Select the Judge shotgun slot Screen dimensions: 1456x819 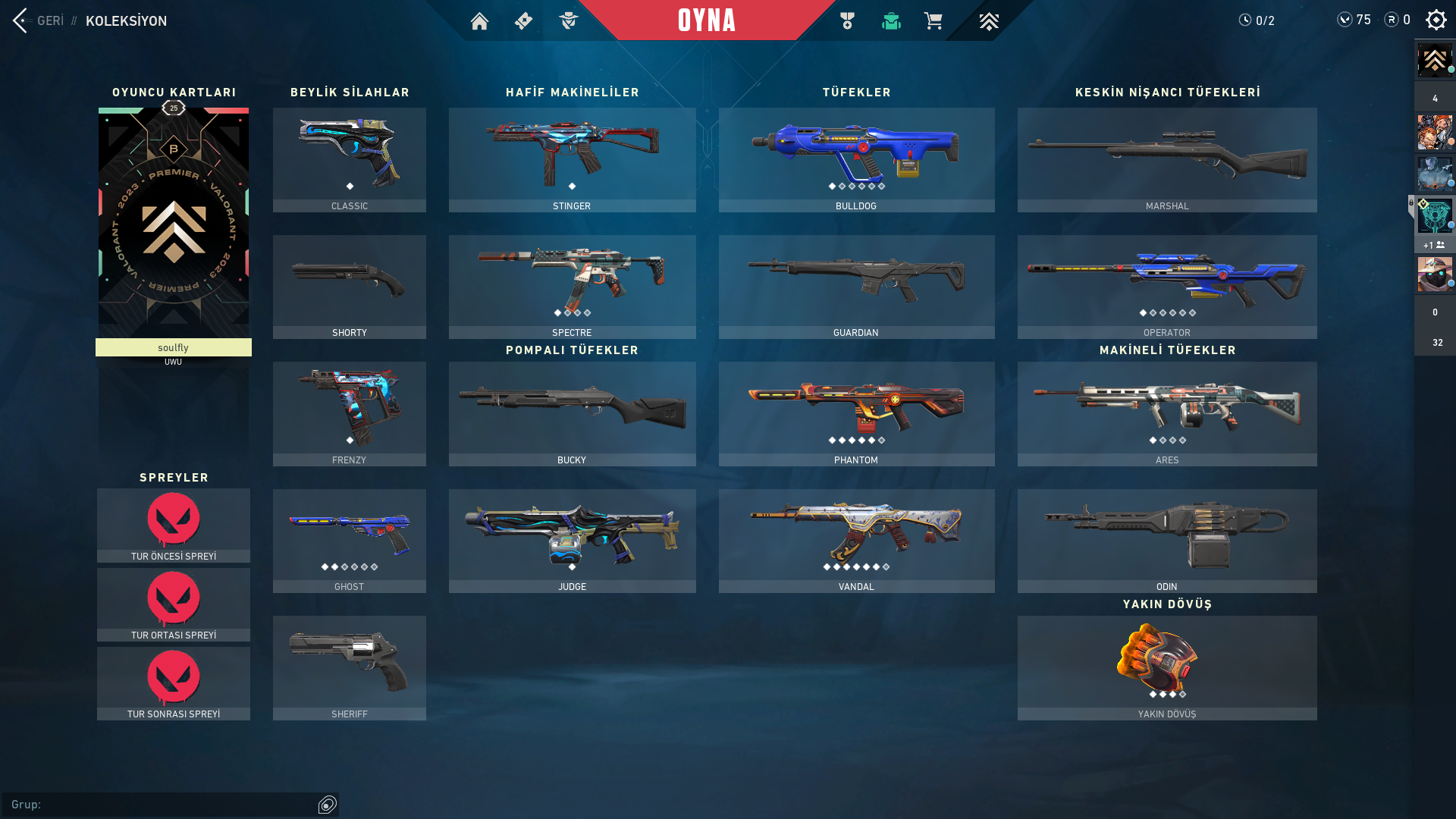click(x=572, y=541)
